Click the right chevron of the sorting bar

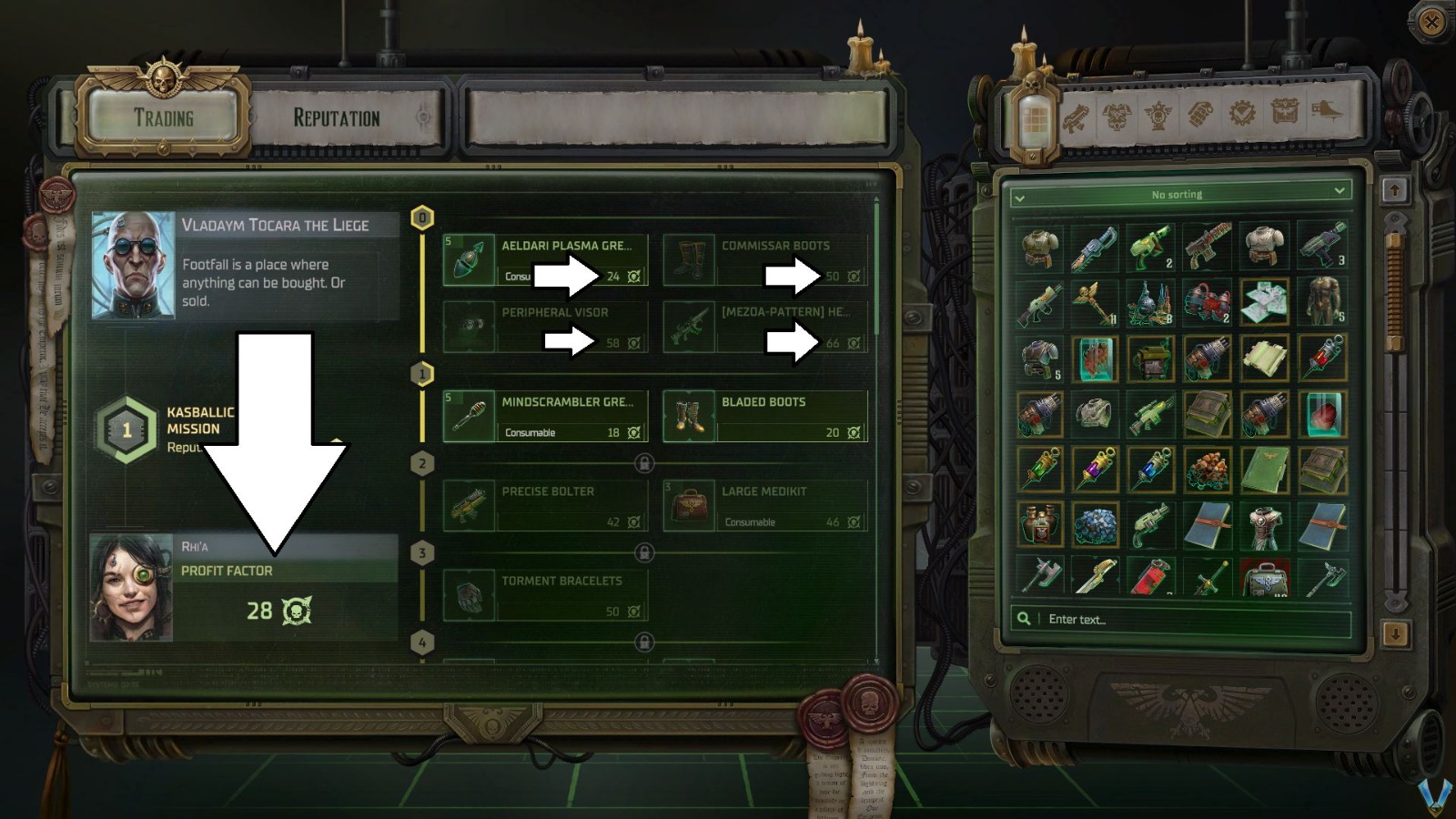click(1339, 193)
